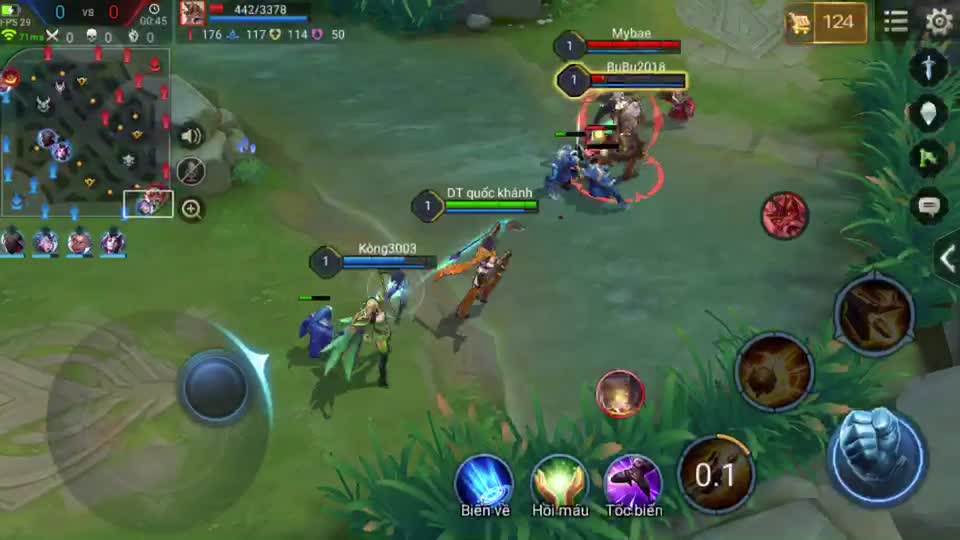Viewport: 960px width, 540px height.
Task: Toggle the muted microphone button
Action: point(190,172)
